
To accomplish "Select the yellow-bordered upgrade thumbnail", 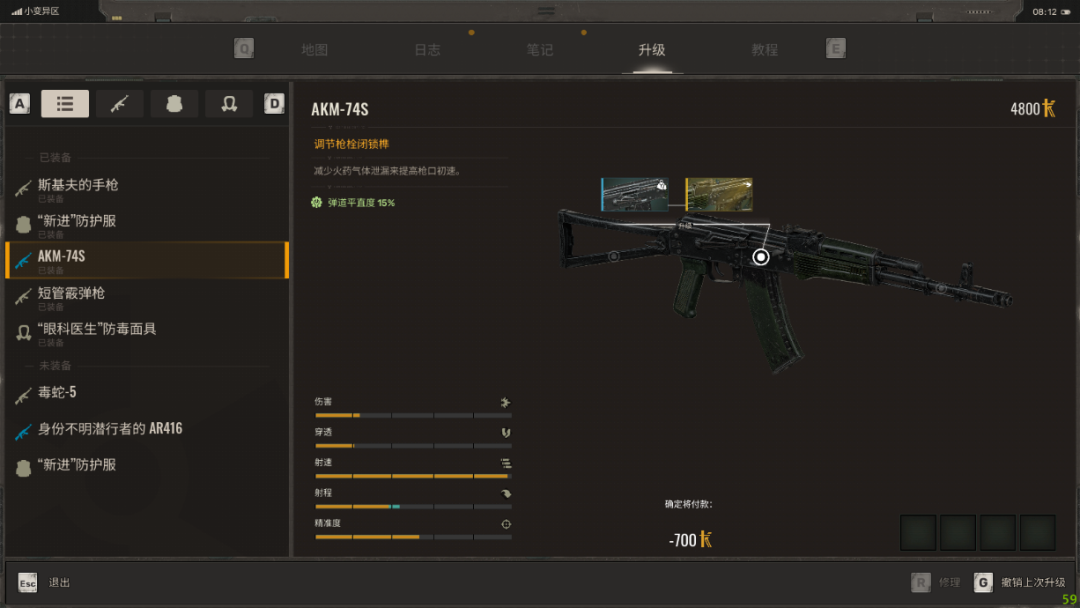I will 719,194.
